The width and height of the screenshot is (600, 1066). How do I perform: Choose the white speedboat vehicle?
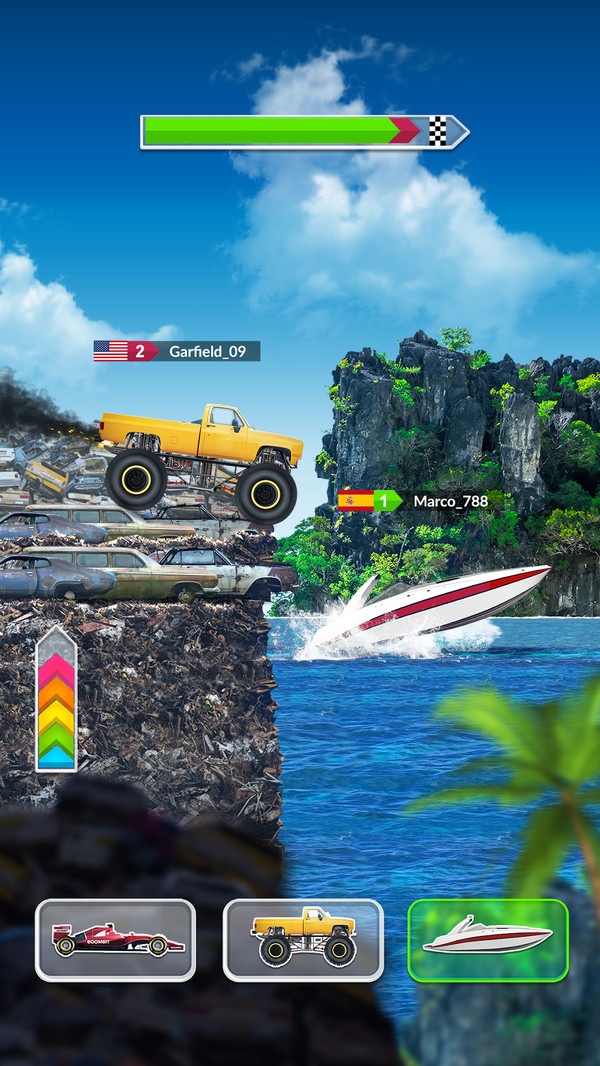point(488,940)
